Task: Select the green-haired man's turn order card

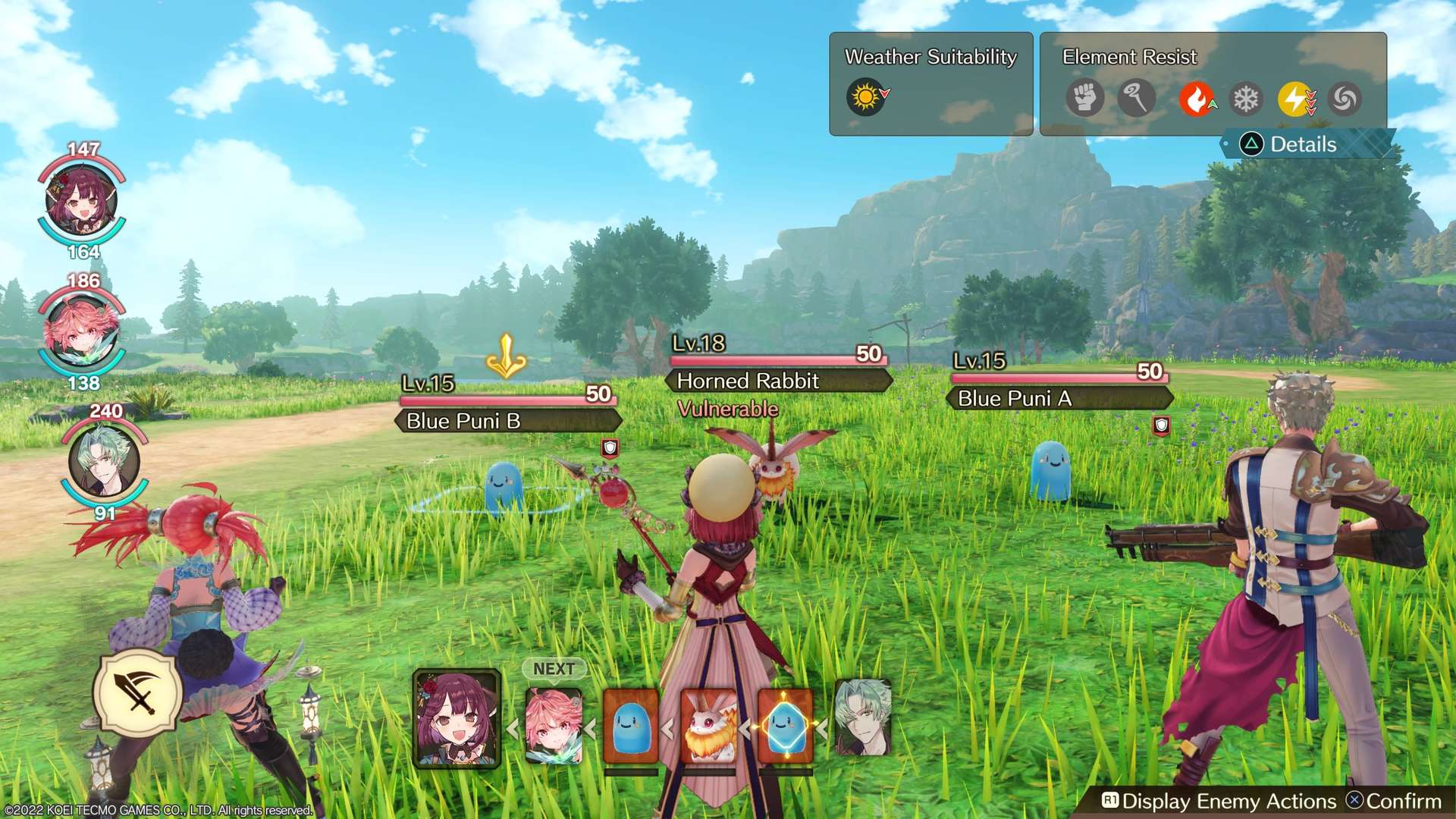Action: point(862,718)
